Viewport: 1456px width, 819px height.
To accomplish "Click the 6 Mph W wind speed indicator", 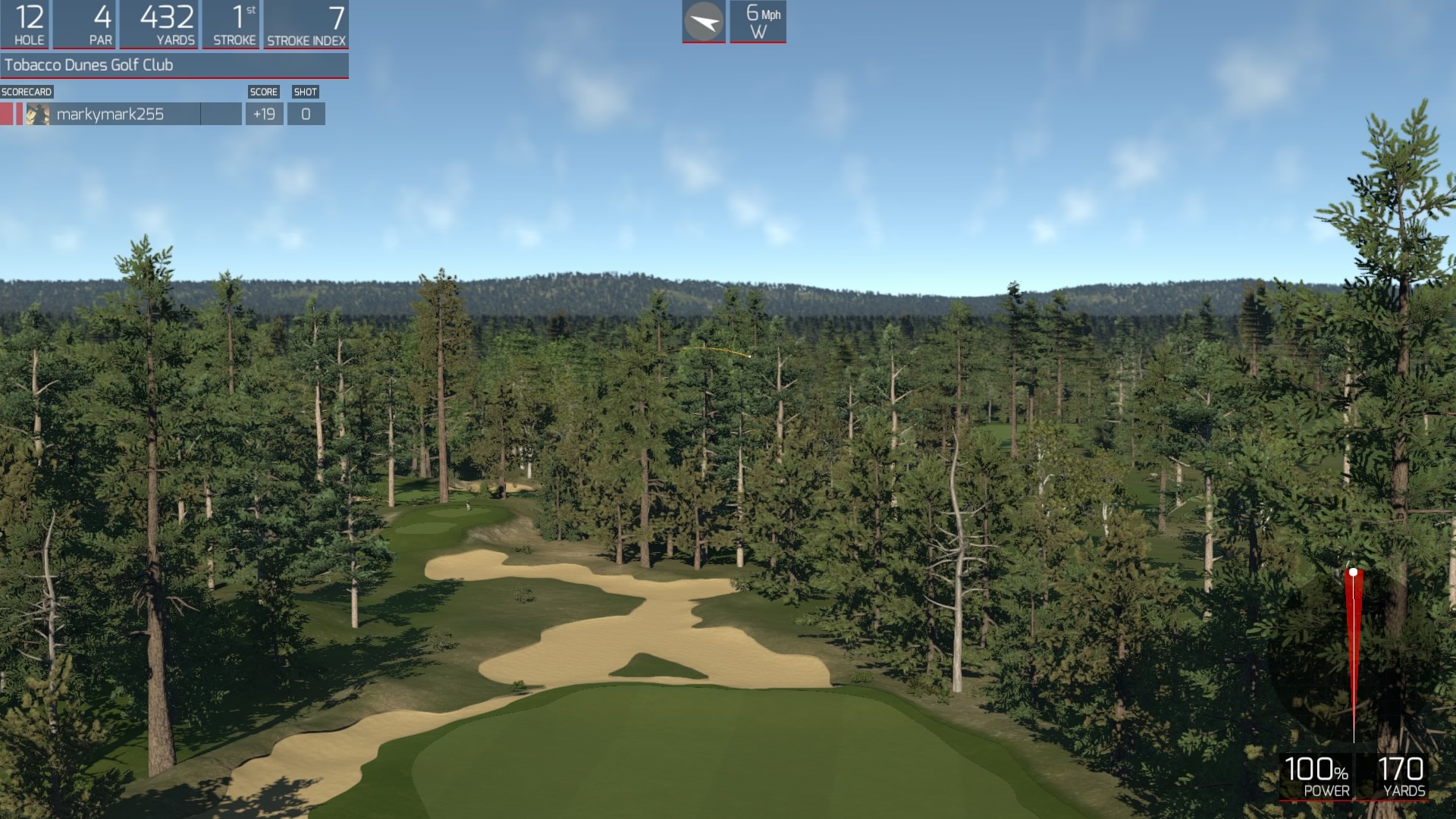I will click(x=758, y=20).
